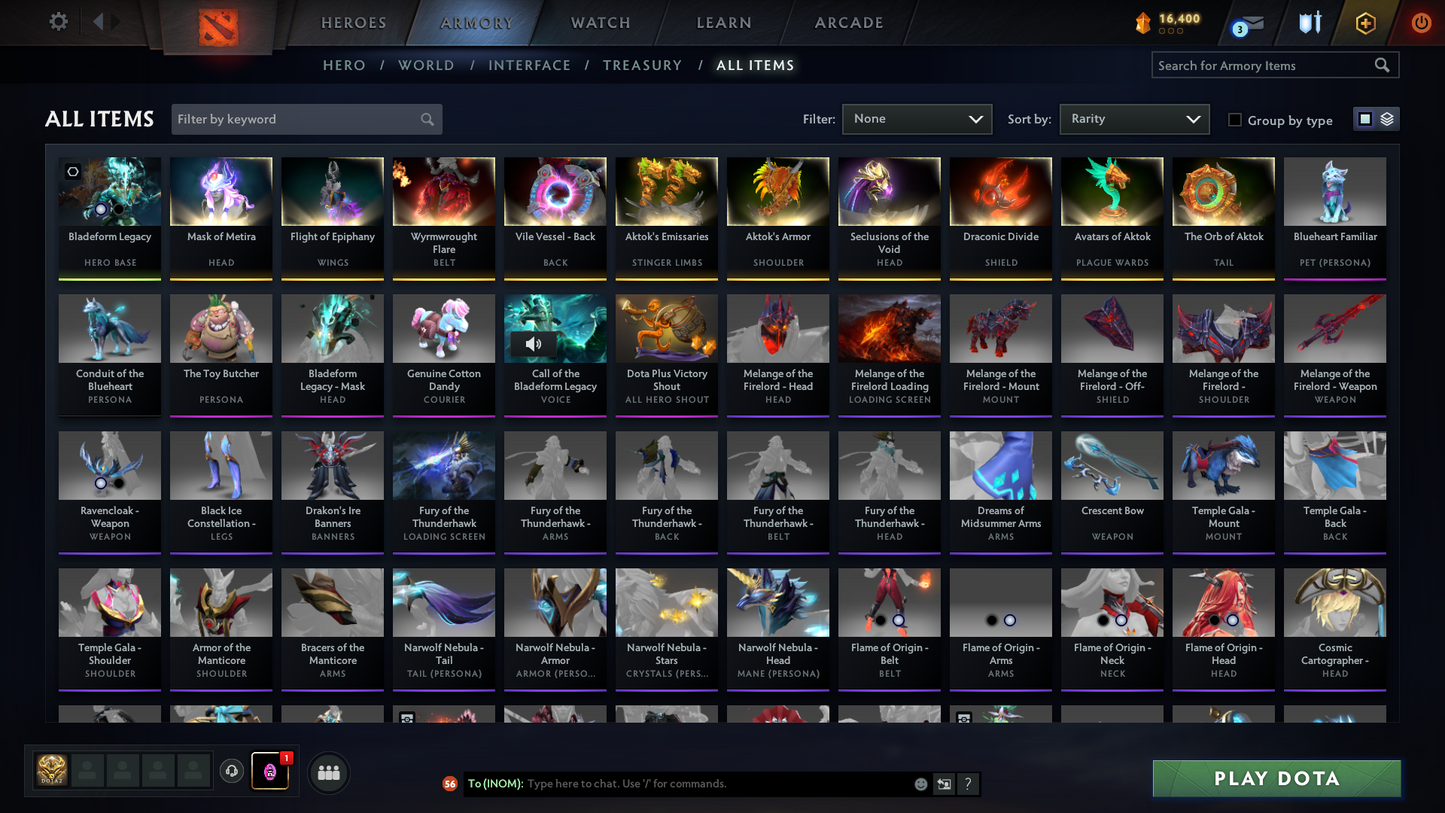Open Dota Plus with the gold plus hexagon icon
The image size is (1445, 813).
pos(1366,22)
